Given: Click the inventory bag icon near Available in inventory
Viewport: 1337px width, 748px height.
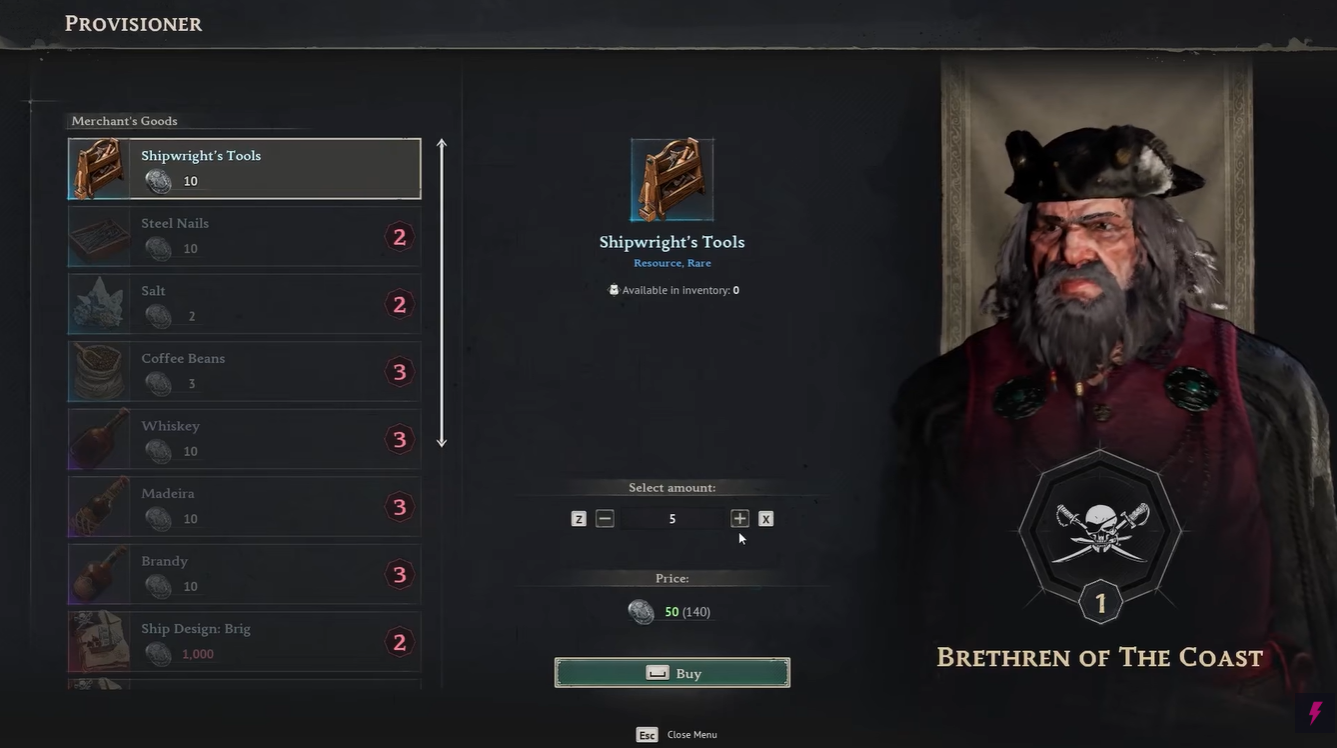Looking at the screenshot, I should click(x=614, y=290).
